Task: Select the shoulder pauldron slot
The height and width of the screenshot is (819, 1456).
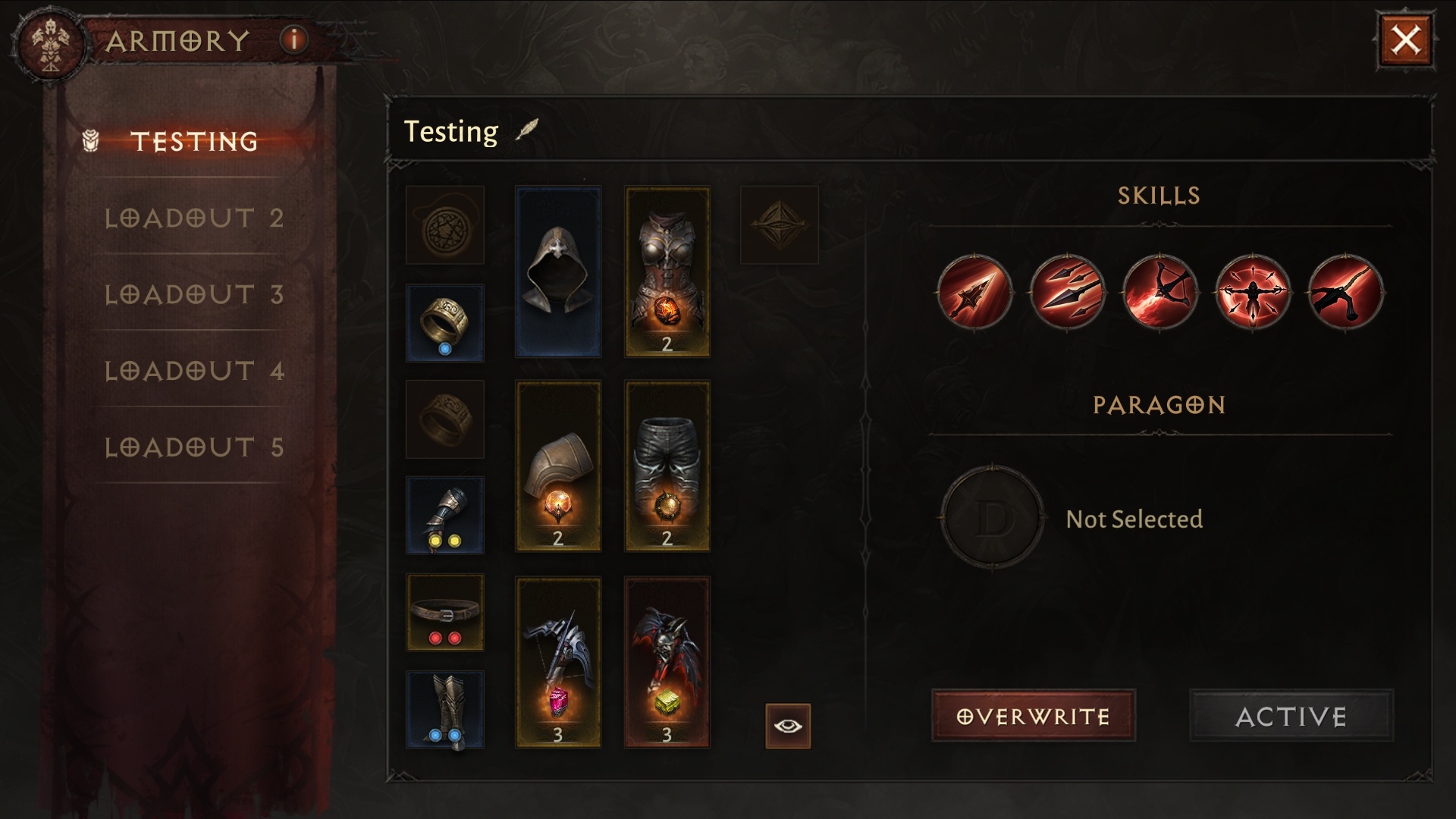Action: (x=558, y=466)
